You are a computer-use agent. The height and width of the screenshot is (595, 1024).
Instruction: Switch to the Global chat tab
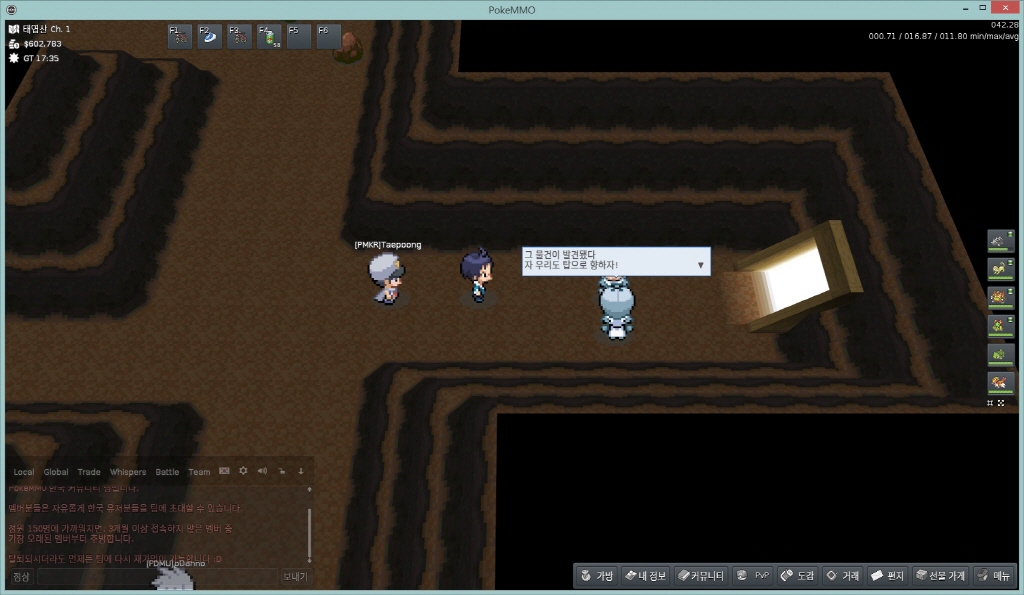click(x=56, y=472)
